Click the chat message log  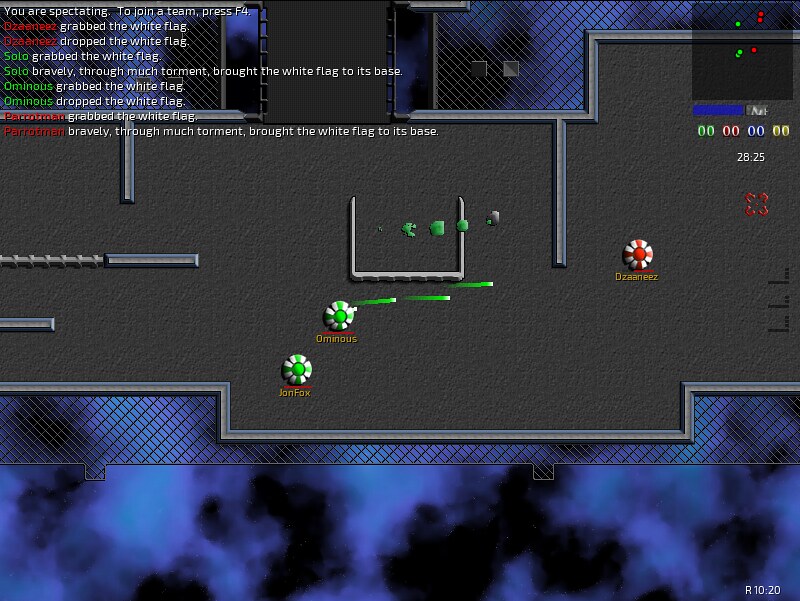[x=220, y=71]
